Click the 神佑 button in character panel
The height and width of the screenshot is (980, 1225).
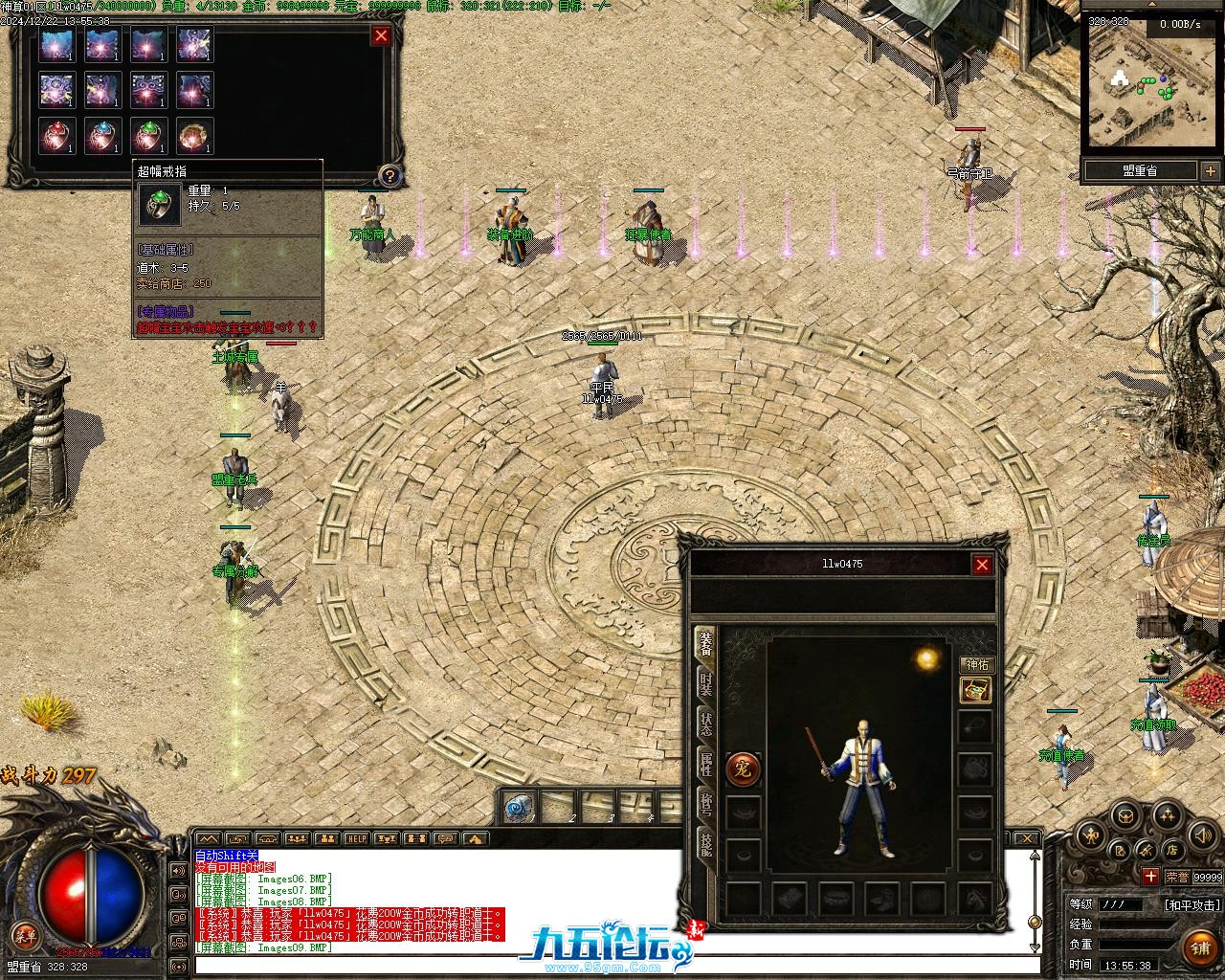[976, 664]
